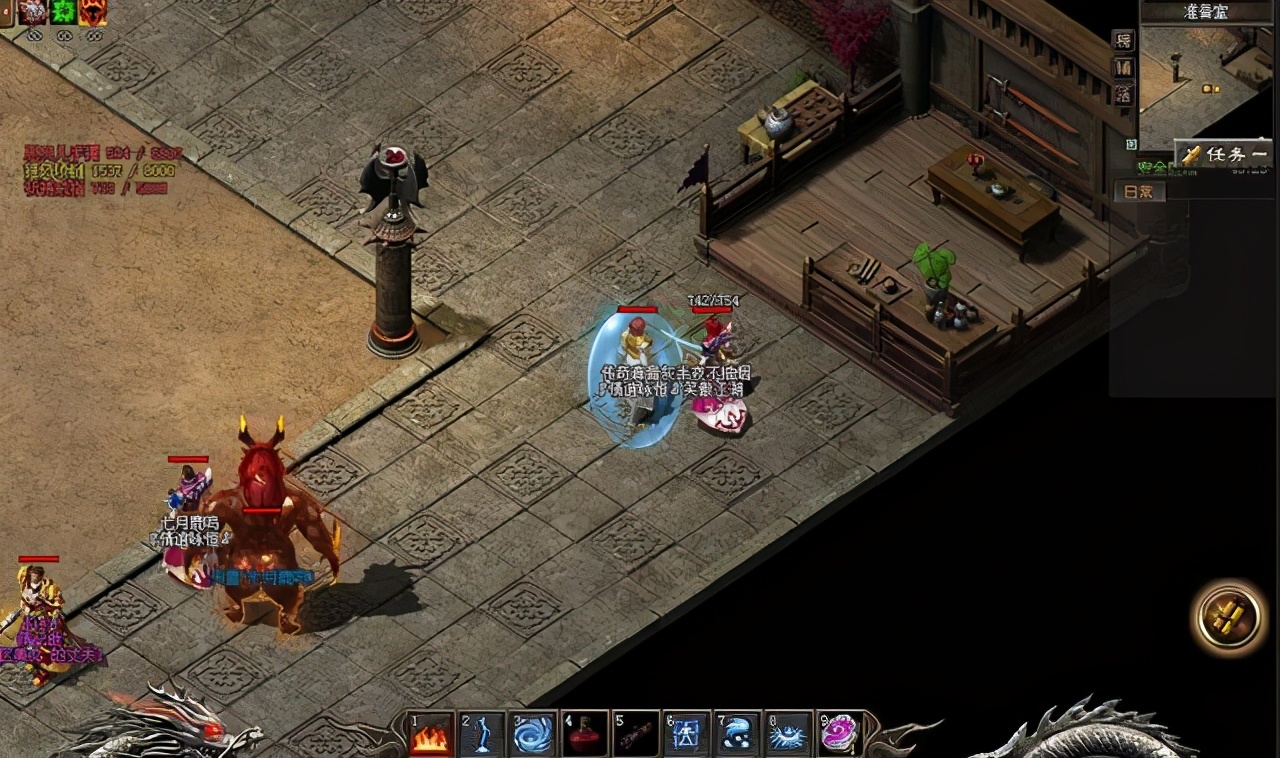Trigger the icy burst skill in slot 8

tap(790, 735)
